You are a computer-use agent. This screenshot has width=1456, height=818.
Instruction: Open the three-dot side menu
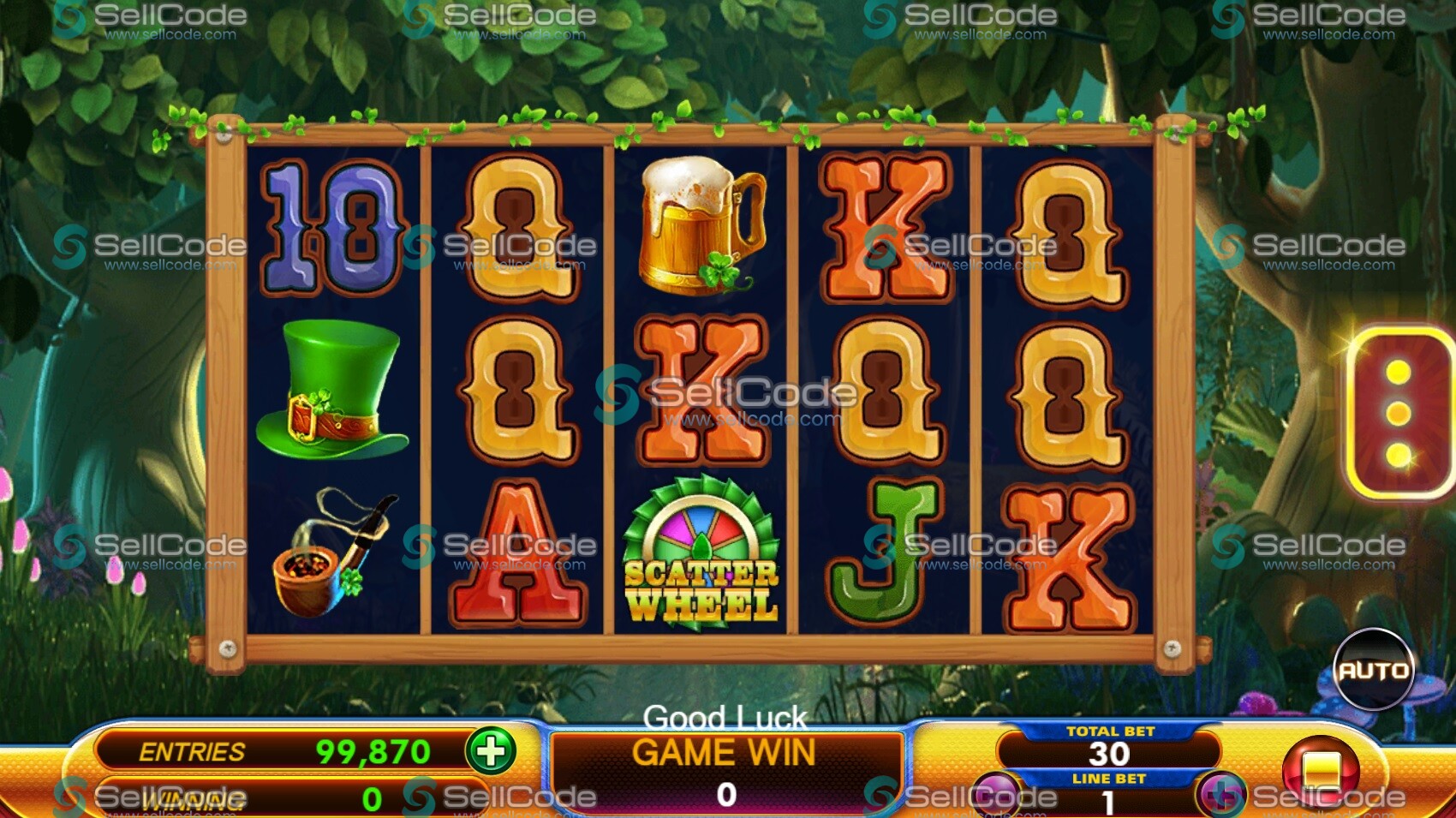tap(1399, 413)
